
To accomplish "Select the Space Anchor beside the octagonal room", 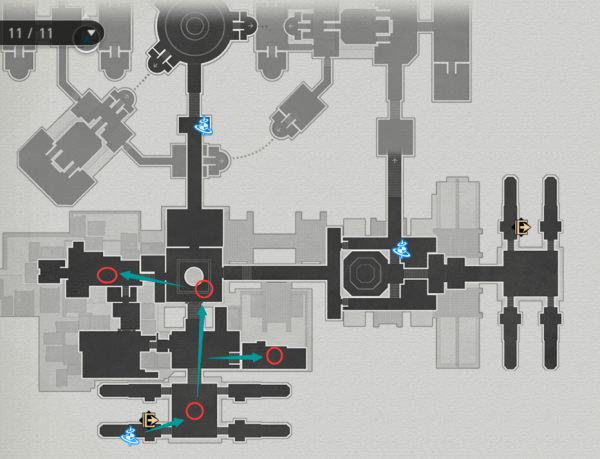I will [405, 249].
